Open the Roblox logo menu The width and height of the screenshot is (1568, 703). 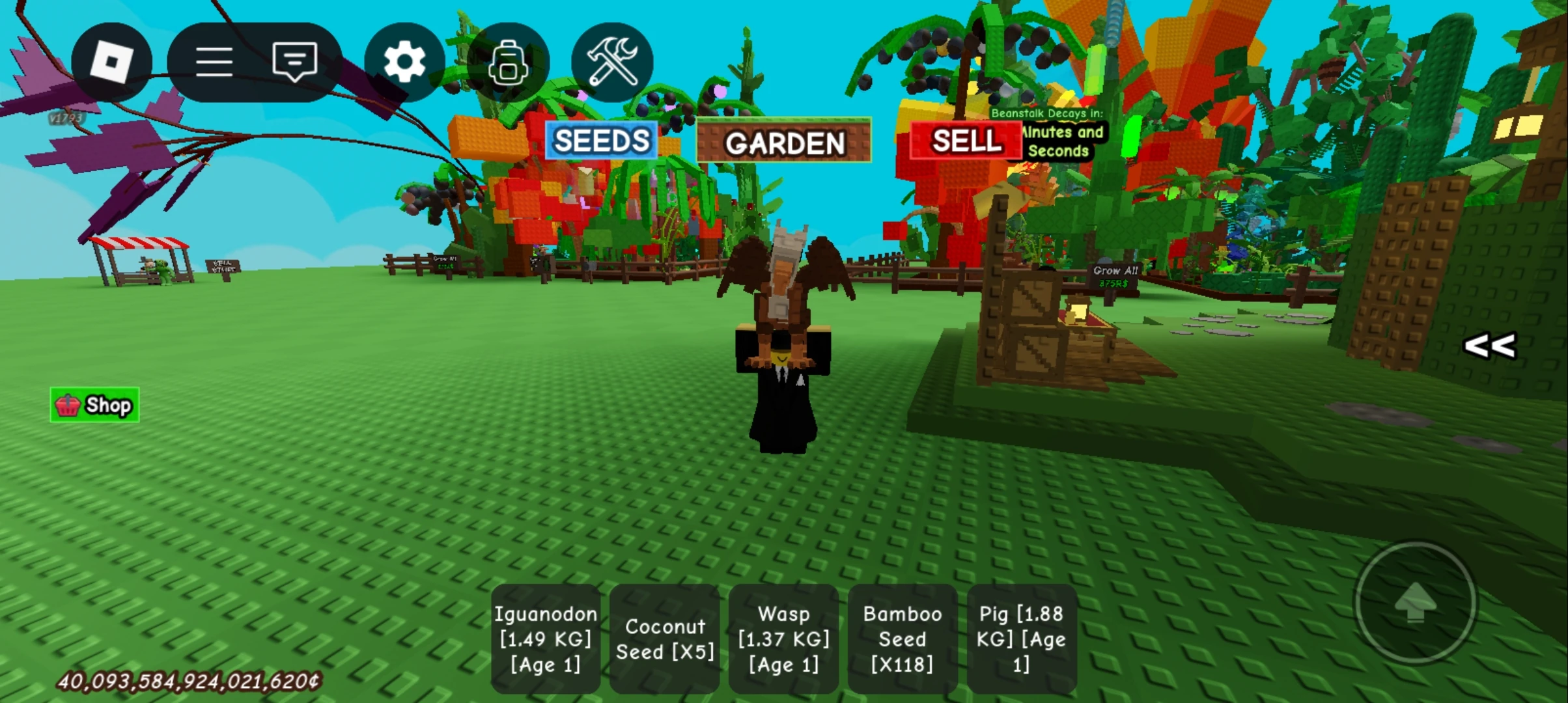(x=111, y=61)
